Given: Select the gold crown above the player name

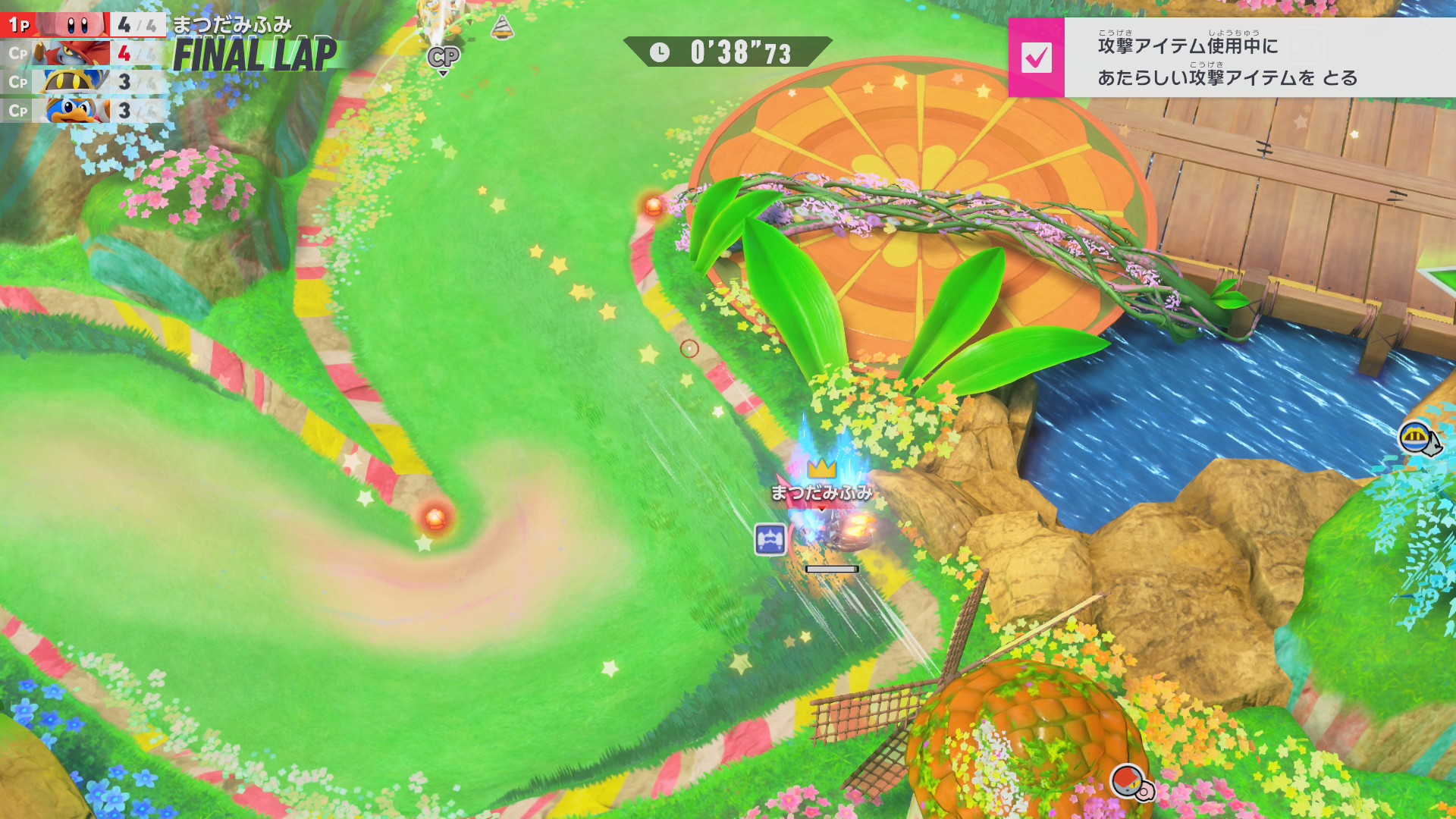Looking at the screenshot, I should tap(821, 468).
